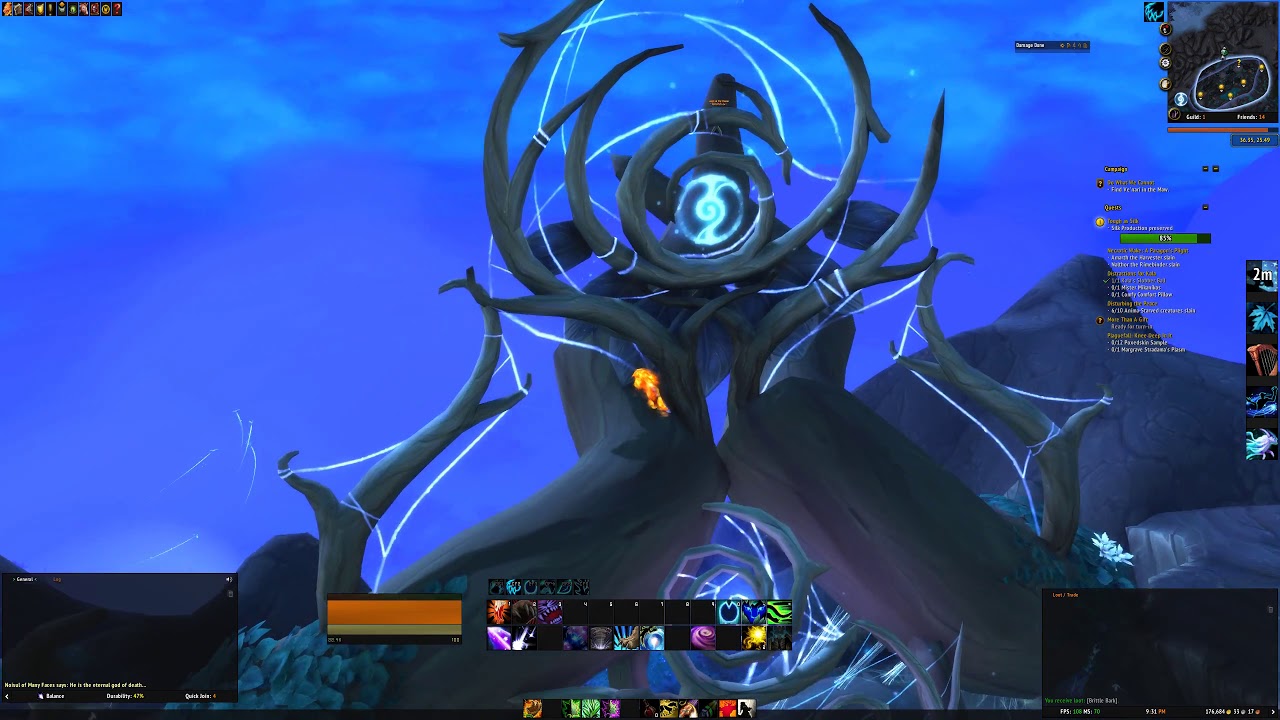Collapse the Quests section with its minus button
This screenshot has height=720, width=1280.
1205,207
